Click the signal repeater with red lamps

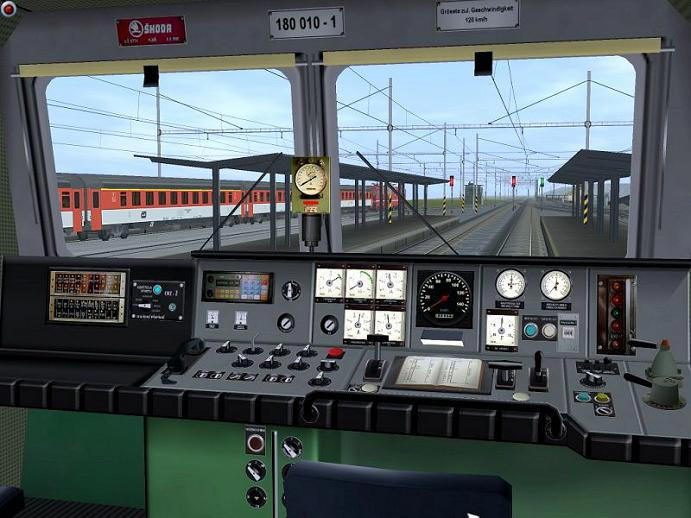(615, 314)
